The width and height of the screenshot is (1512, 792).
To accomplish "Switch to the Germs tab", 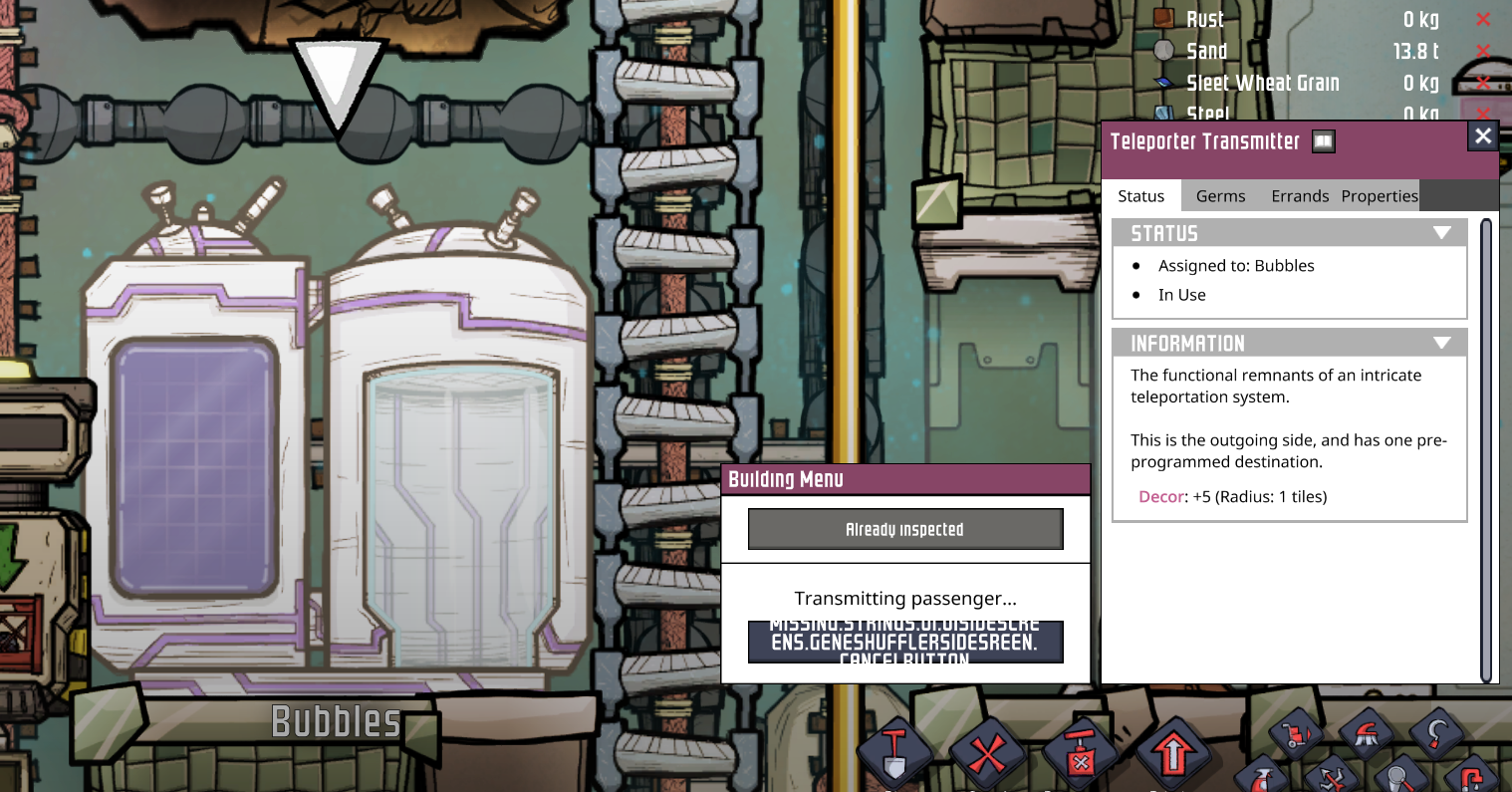I will point(1220,196).
